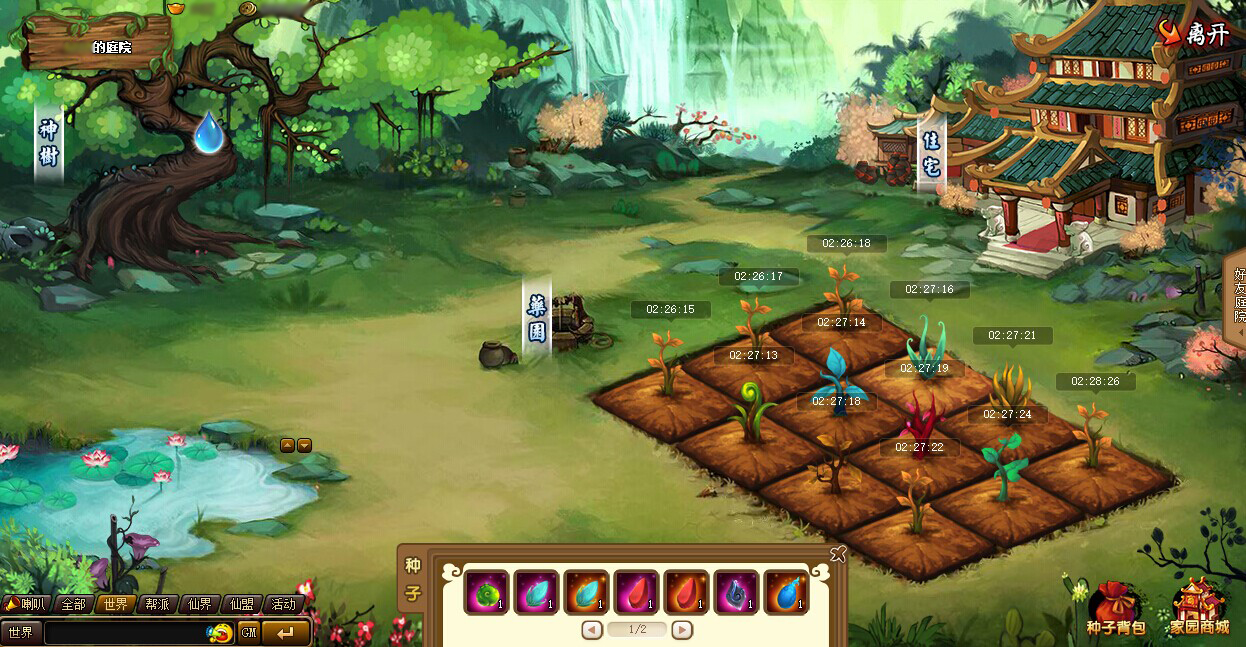Select the green swirl seed slot
The height and width of the screenshot is (647, 1246).
tap(488, 592)
